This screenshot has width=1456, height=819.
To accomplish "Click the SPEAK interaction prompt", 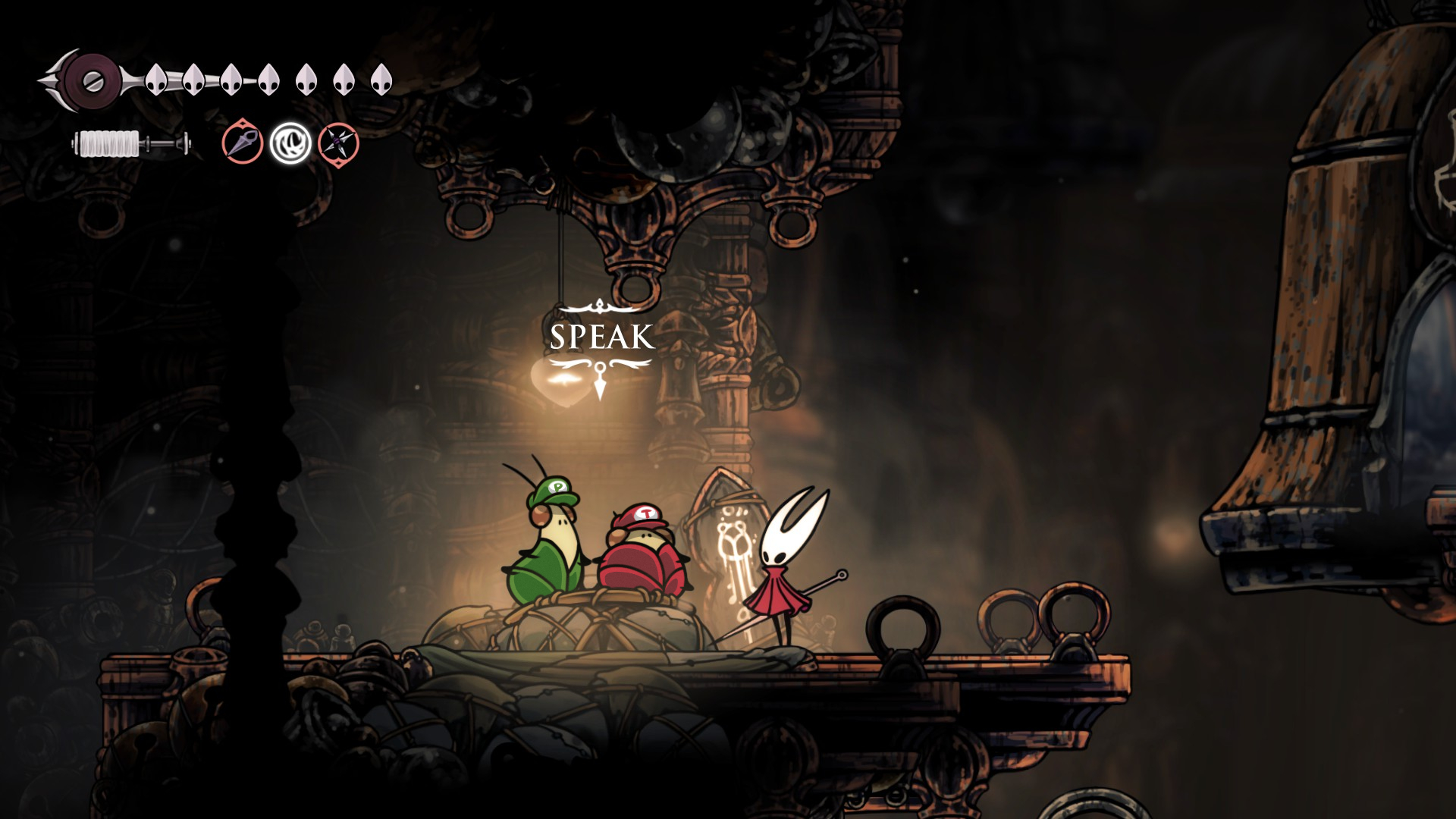I will click(x=601, y=337).
